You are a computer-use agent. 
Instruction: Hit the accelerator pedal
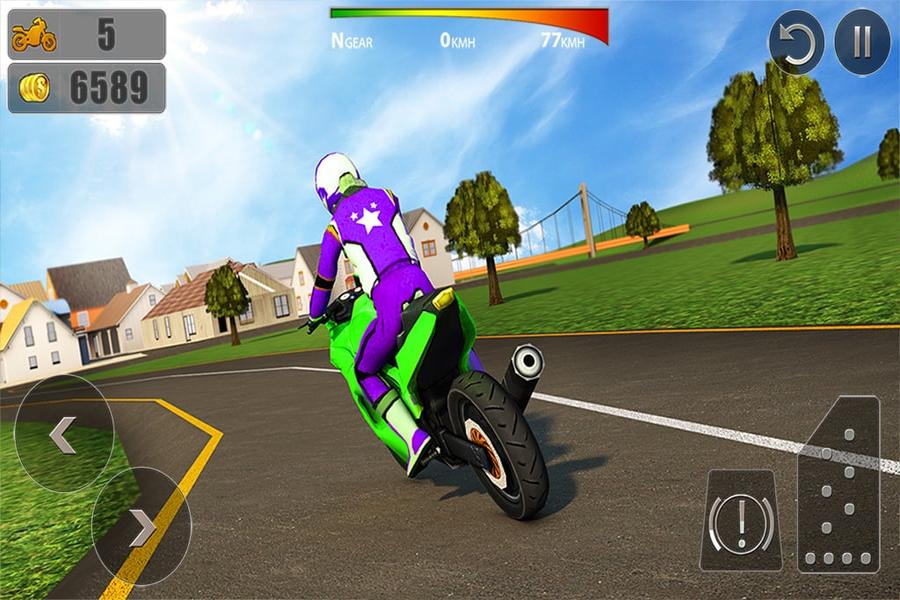point(838,484)
